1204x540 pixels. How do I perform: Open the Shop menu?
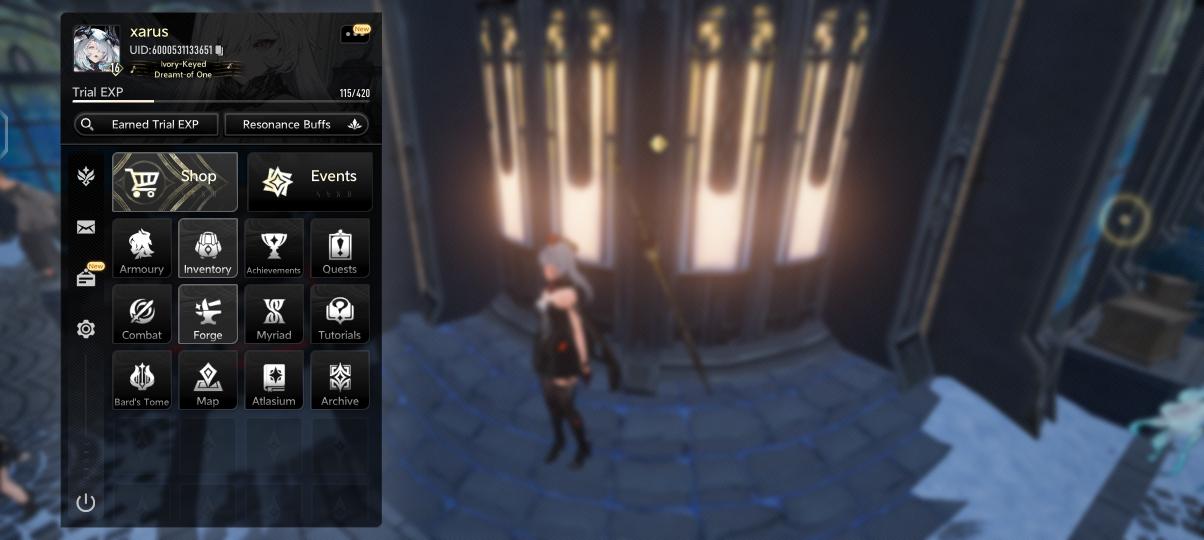pos(175,181)
